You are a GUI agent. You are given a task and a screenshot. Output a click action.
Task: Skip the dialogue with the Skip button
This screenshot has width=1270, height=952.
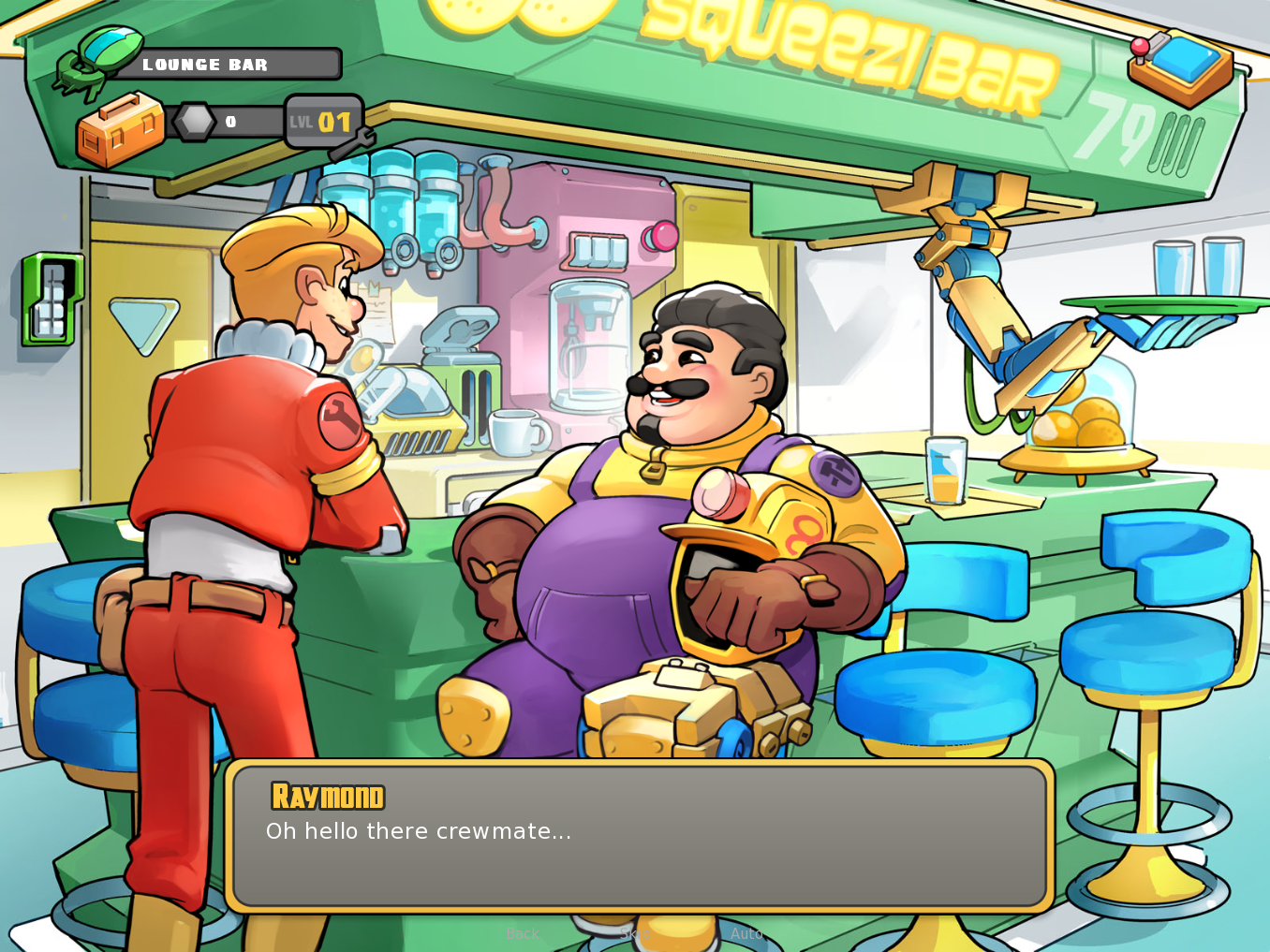pyautogui.click(x=634, y=933)
